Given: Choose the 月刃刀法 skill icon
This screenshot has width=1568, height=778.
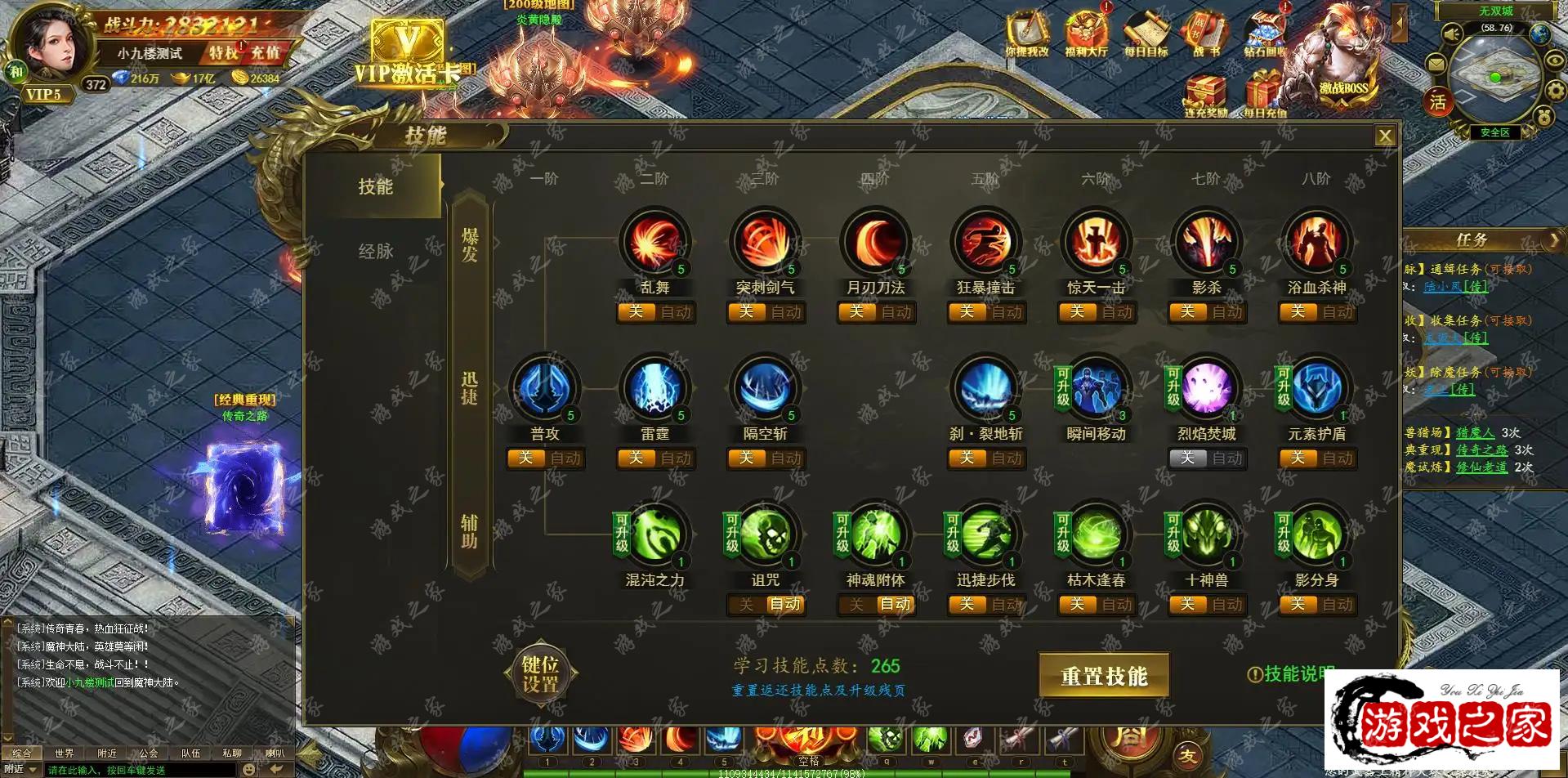Looking at the screenshot, I should [875, 243].
